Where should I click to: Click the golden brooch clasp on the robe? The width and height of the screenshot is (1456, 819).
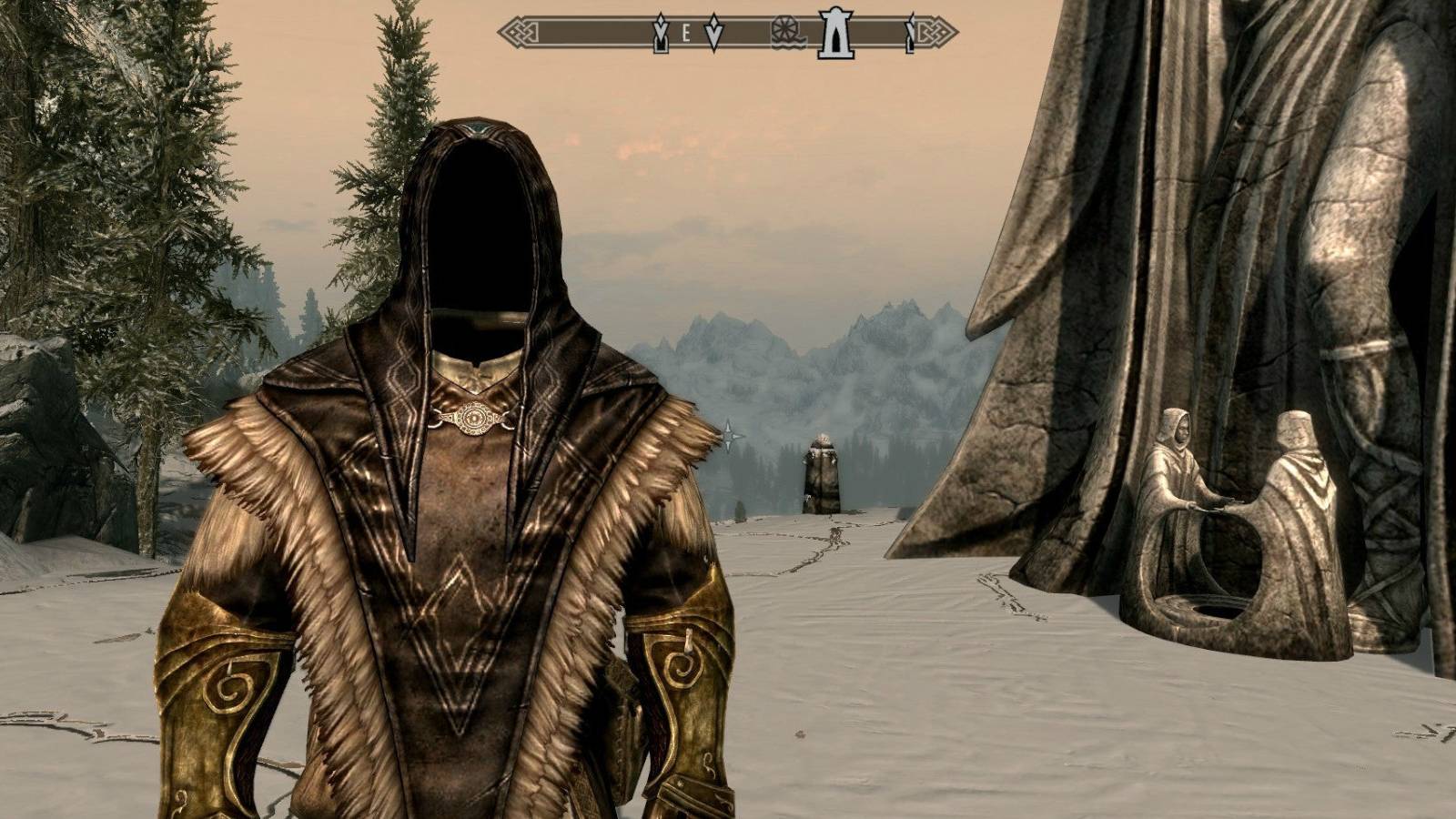pyautogui.click(x=472, y=418)
